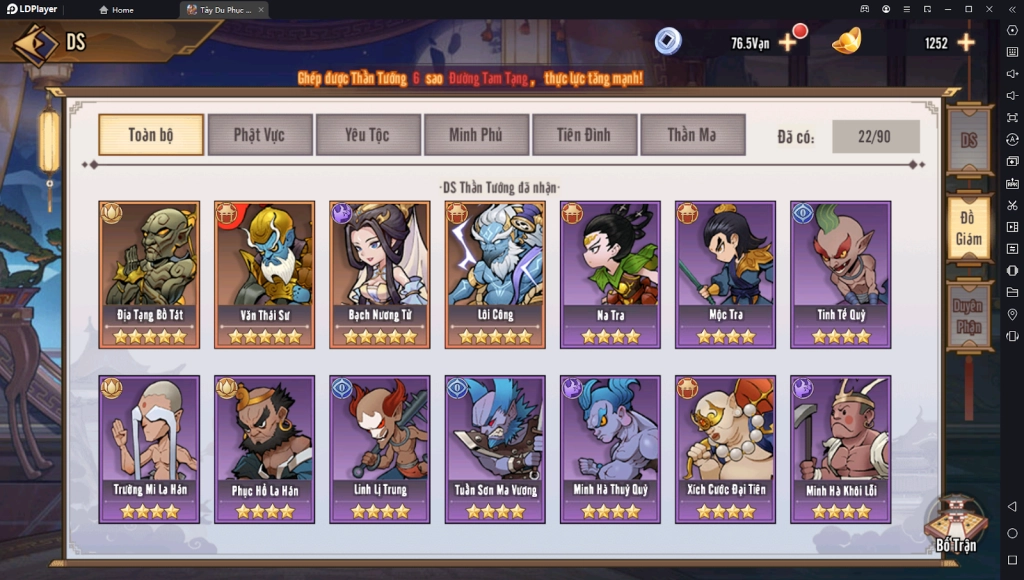Image resolution: width=1024 pixels, height=580 pixels.
Task: Open the Duyên Phận side tab
Action: point(968,315)
